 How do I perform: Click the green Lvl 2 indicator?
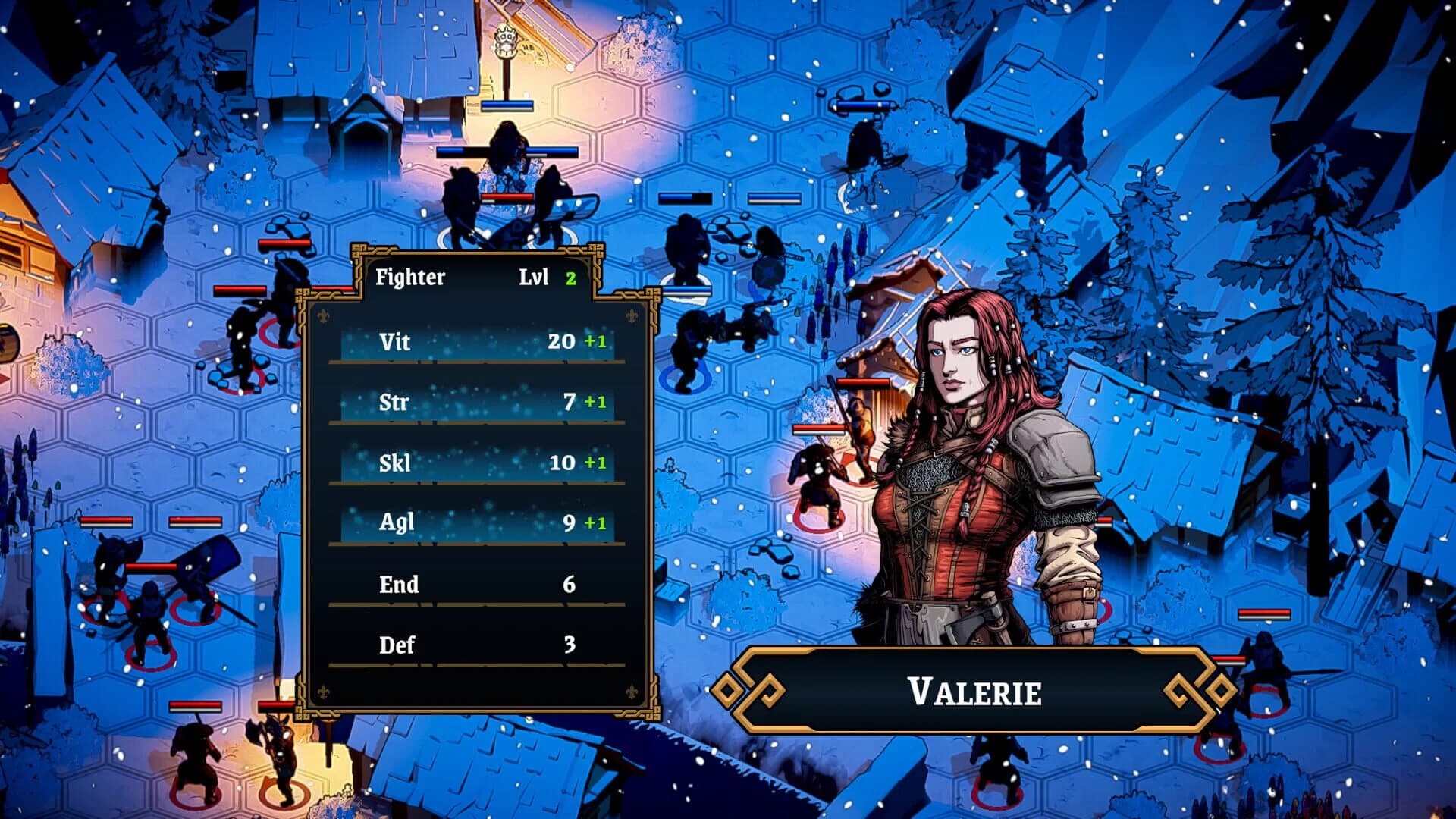(570, 277)
